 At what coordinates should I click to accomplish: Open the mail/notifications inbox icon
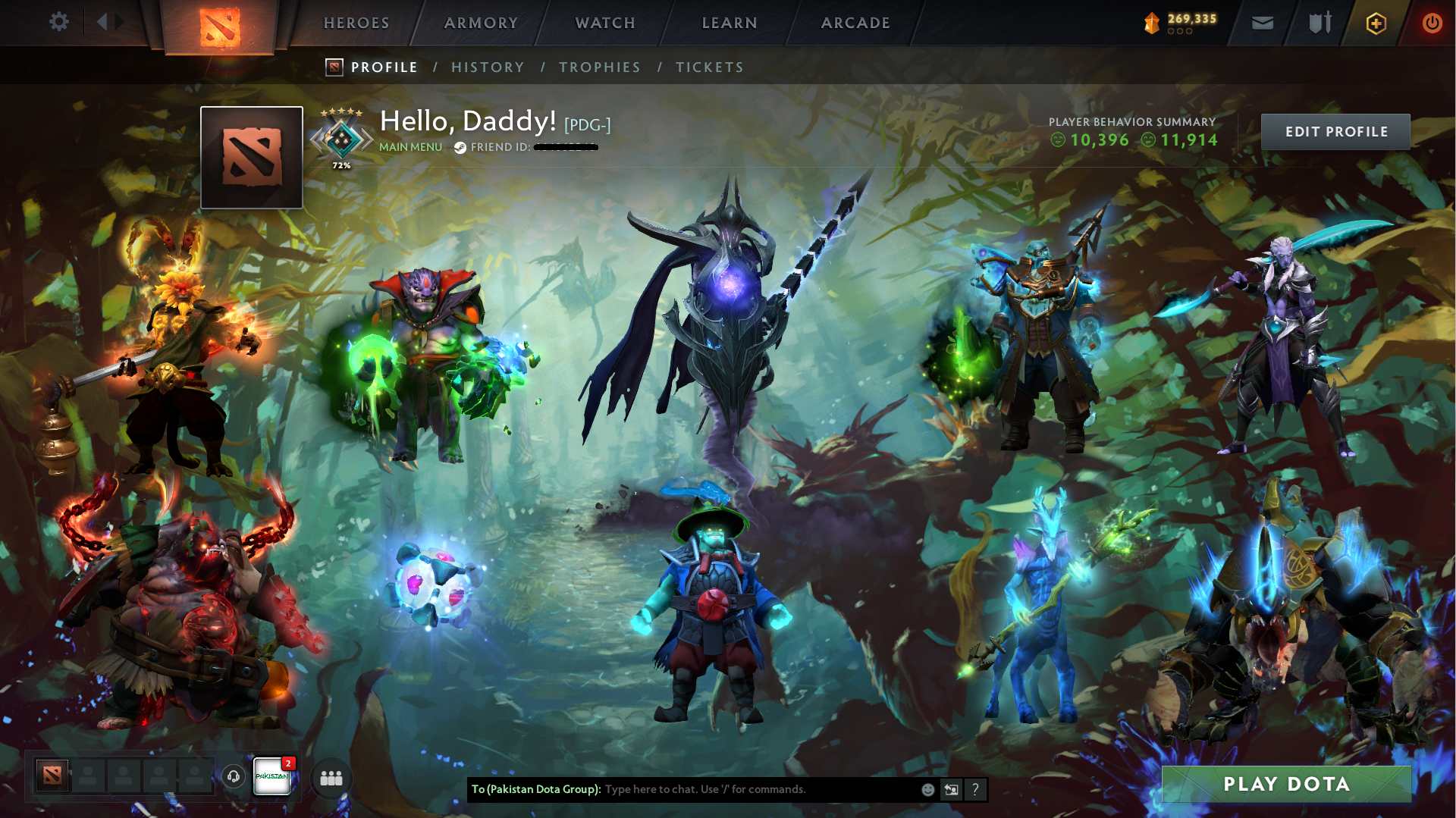1262,23
